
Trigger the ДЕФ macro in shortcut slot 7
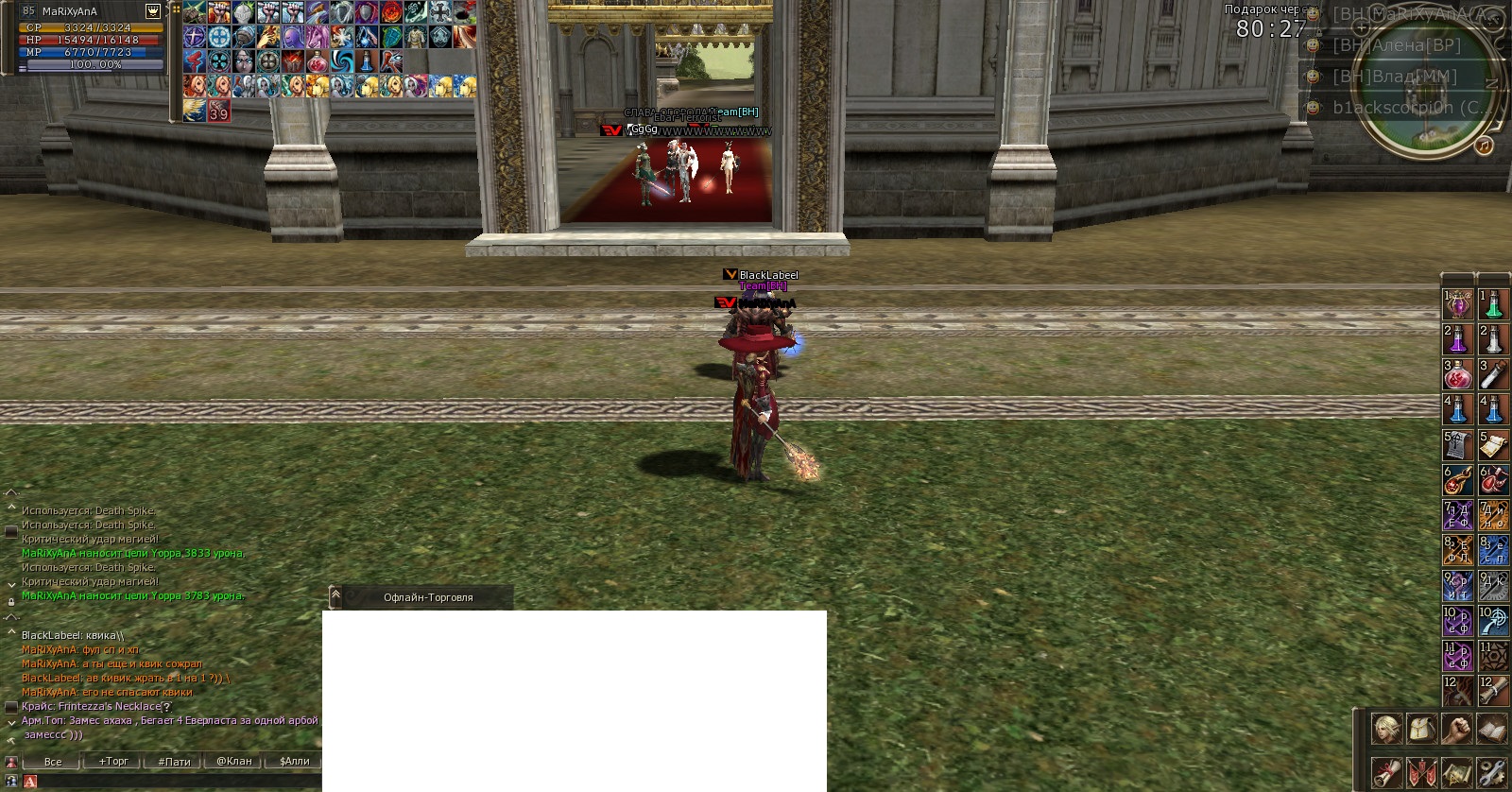(1456, 515)
